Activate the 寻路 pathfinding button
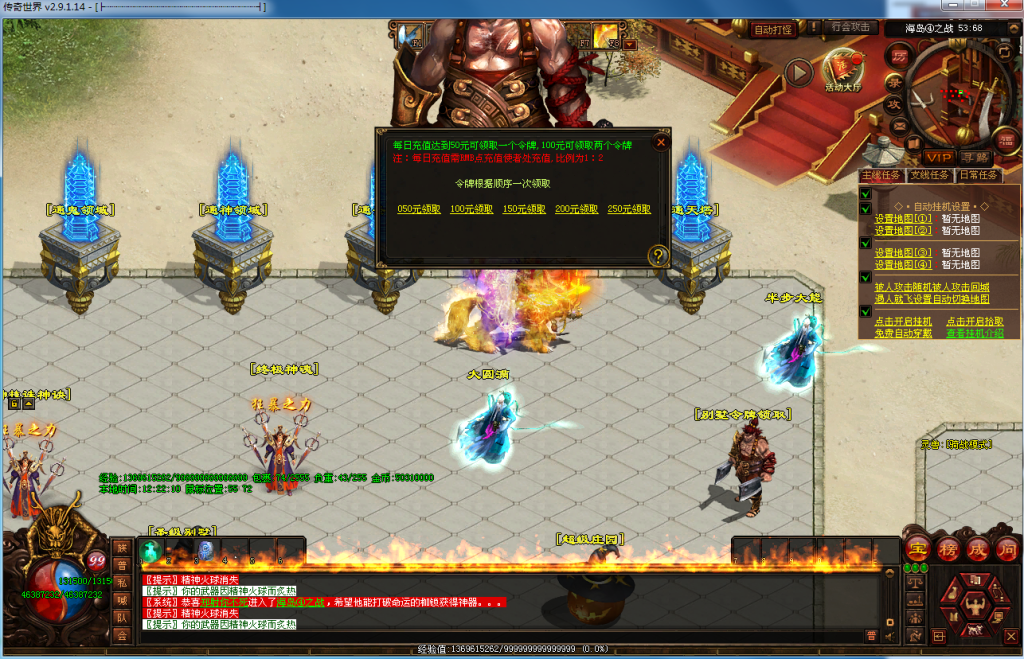 [x=974, y=157]
